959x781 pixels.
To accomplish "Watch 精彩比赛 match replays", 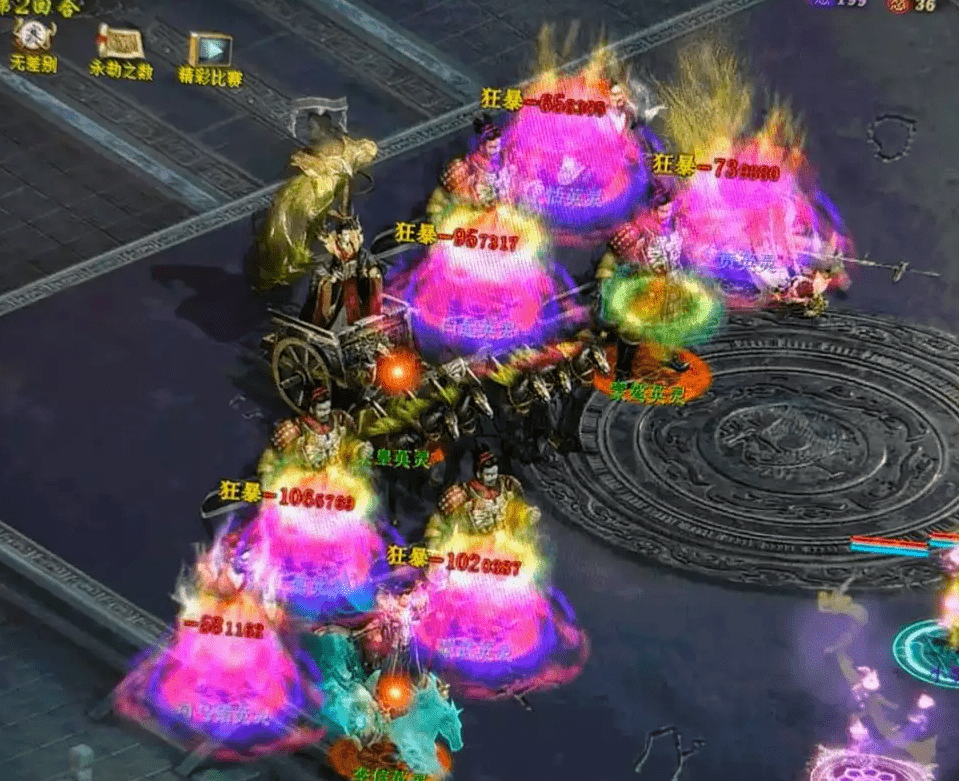I will (x=210, y=50).
